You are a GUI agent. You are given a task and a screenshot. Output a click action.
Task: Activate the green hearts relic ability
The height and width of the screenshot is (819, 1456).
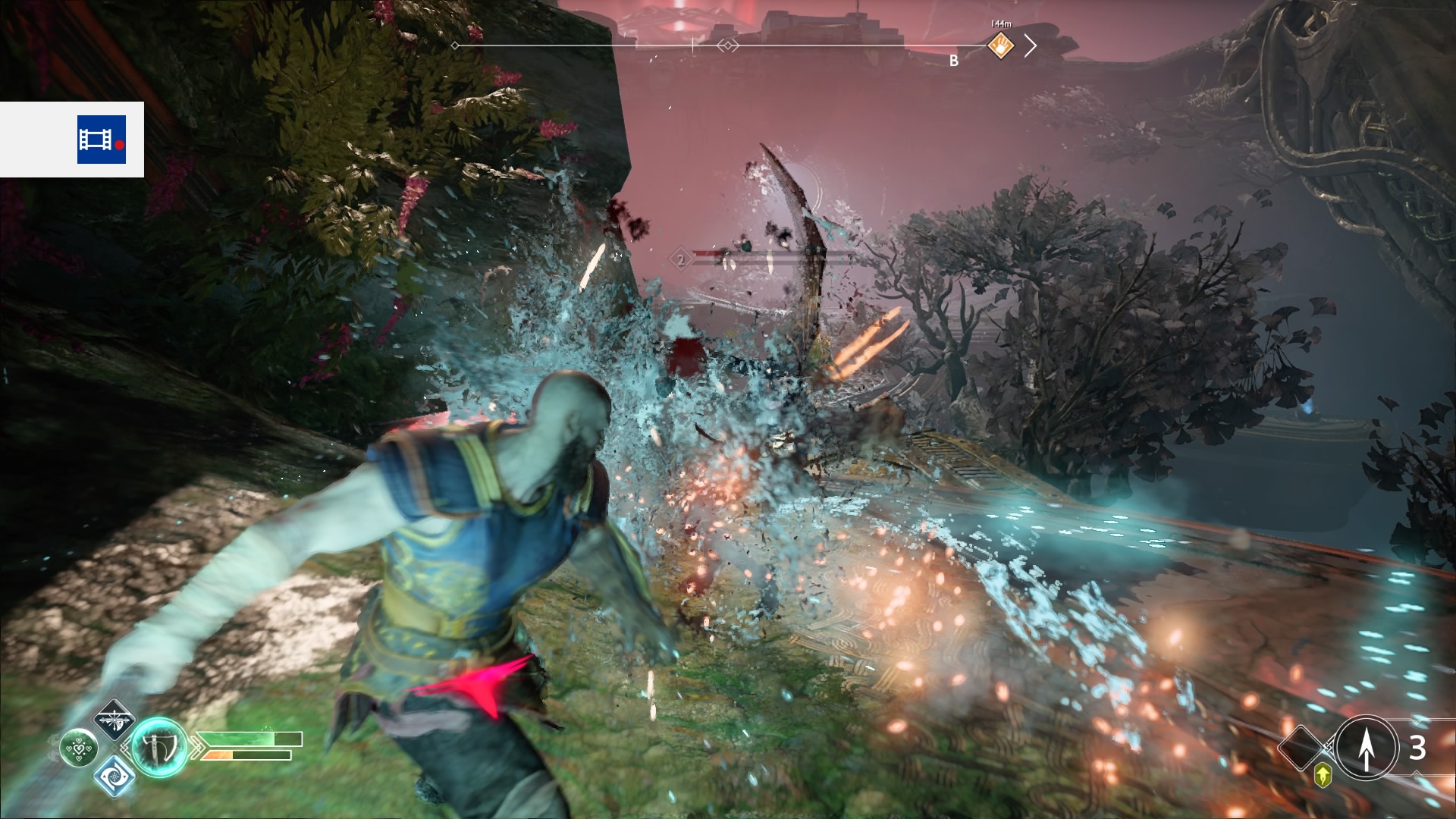(x=79, y=748)
